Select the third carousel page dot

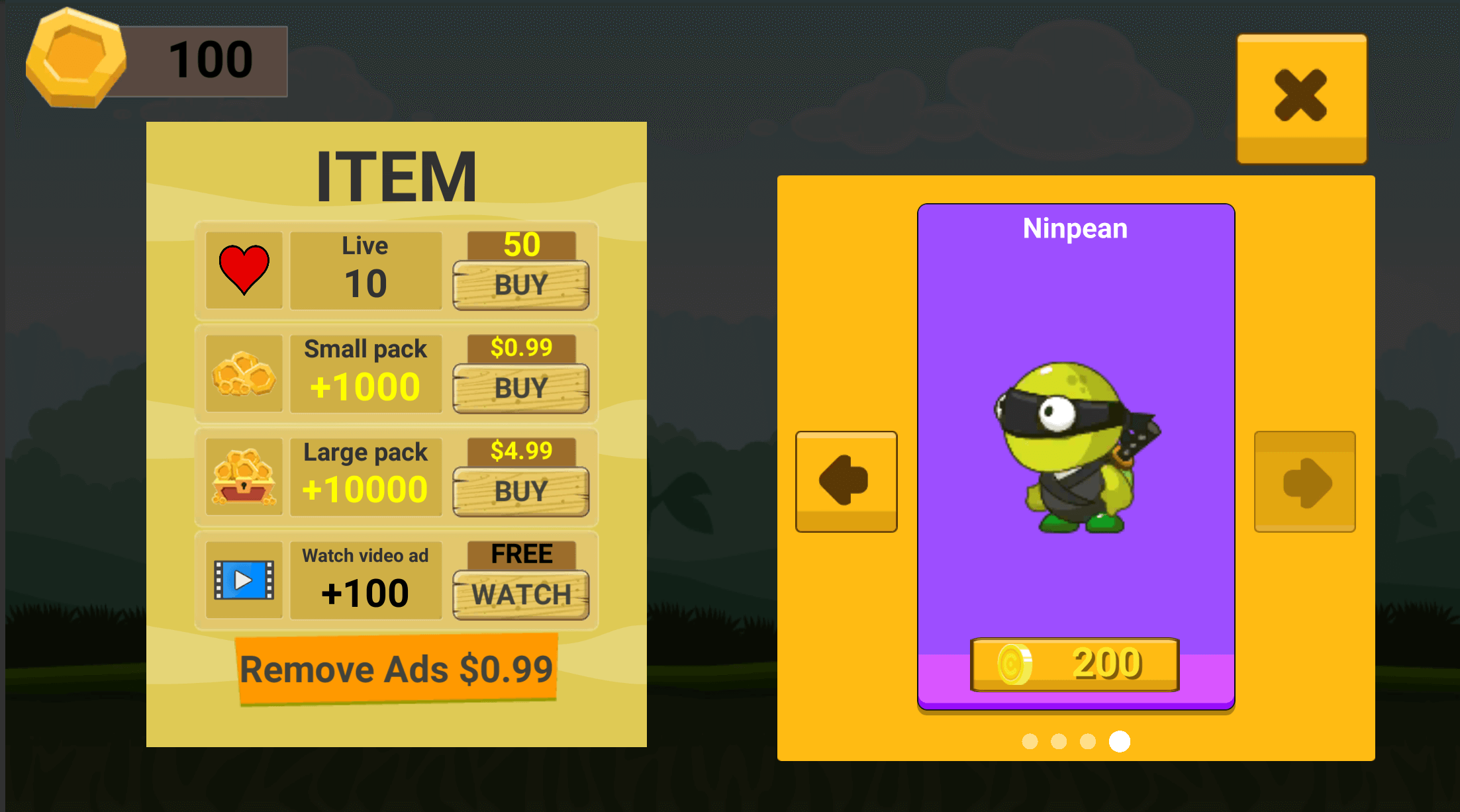click(x=1089, y=742)
